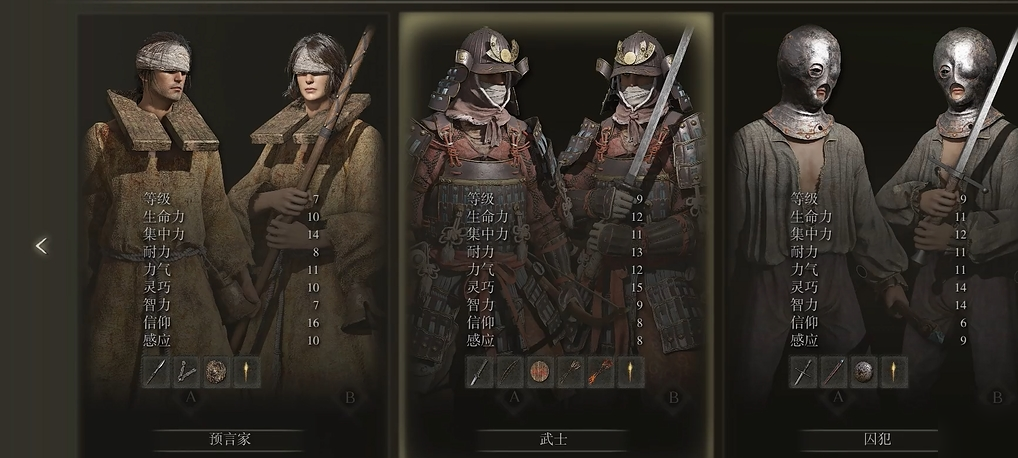Pick the 囚犯 (Prisoner) class card
The image size is (1018, 458).
pos(876,439)
